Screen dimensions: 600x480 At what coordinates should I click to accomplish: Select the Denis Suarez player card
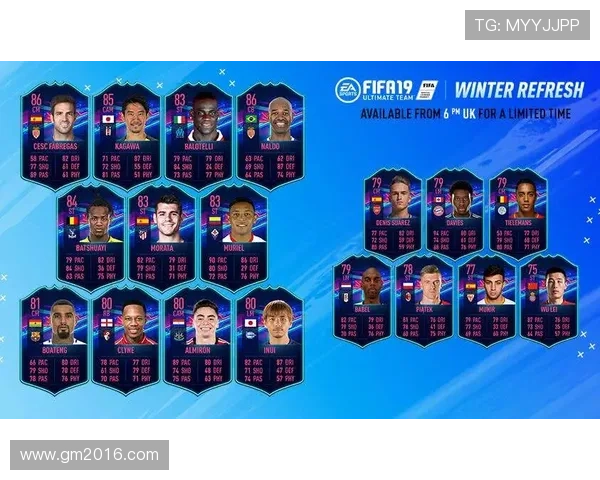(393, 210)
